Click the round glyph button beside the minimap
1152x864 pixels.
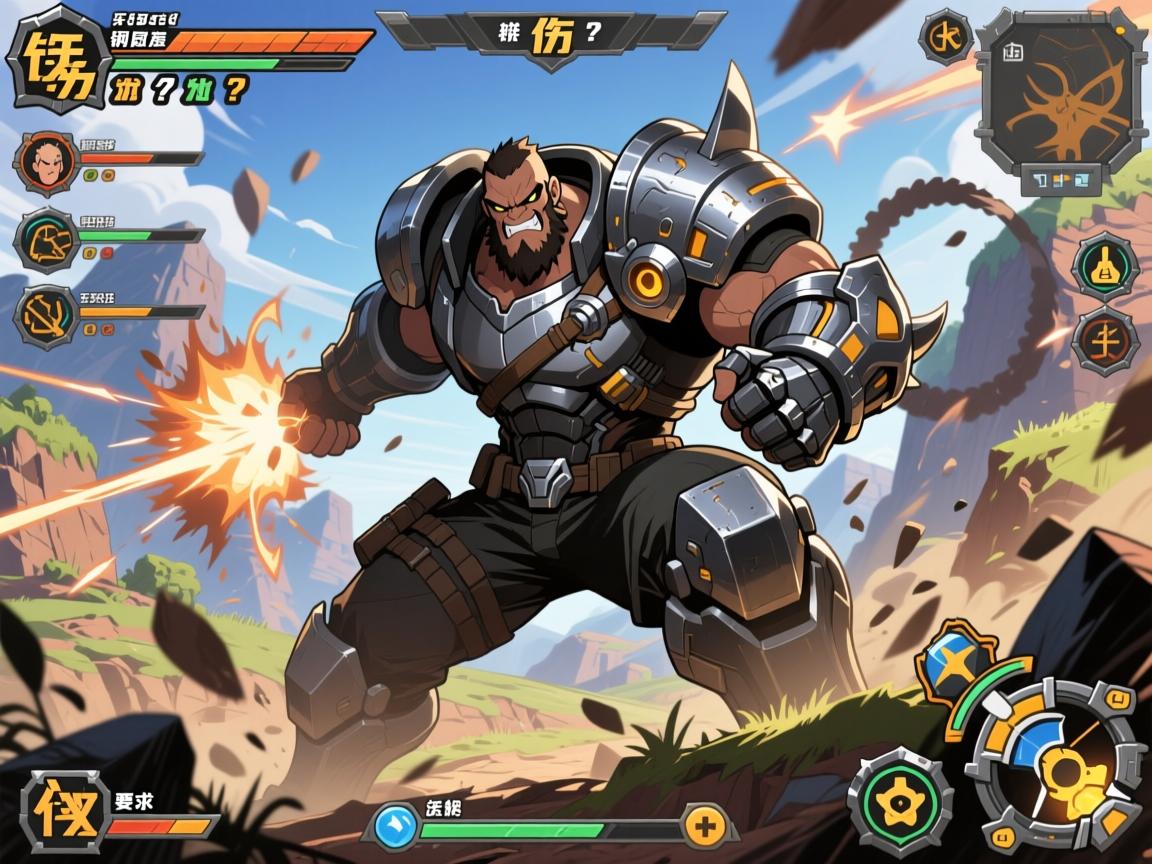(x=944, y=37)
